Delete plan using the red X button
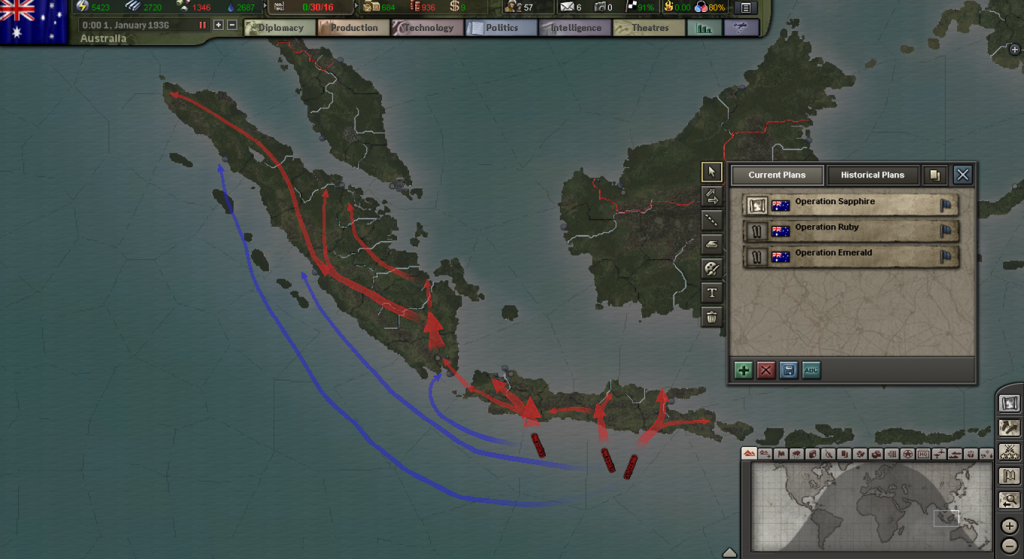The width and height of the screenshot is (1024, 559). click(766, 370)
